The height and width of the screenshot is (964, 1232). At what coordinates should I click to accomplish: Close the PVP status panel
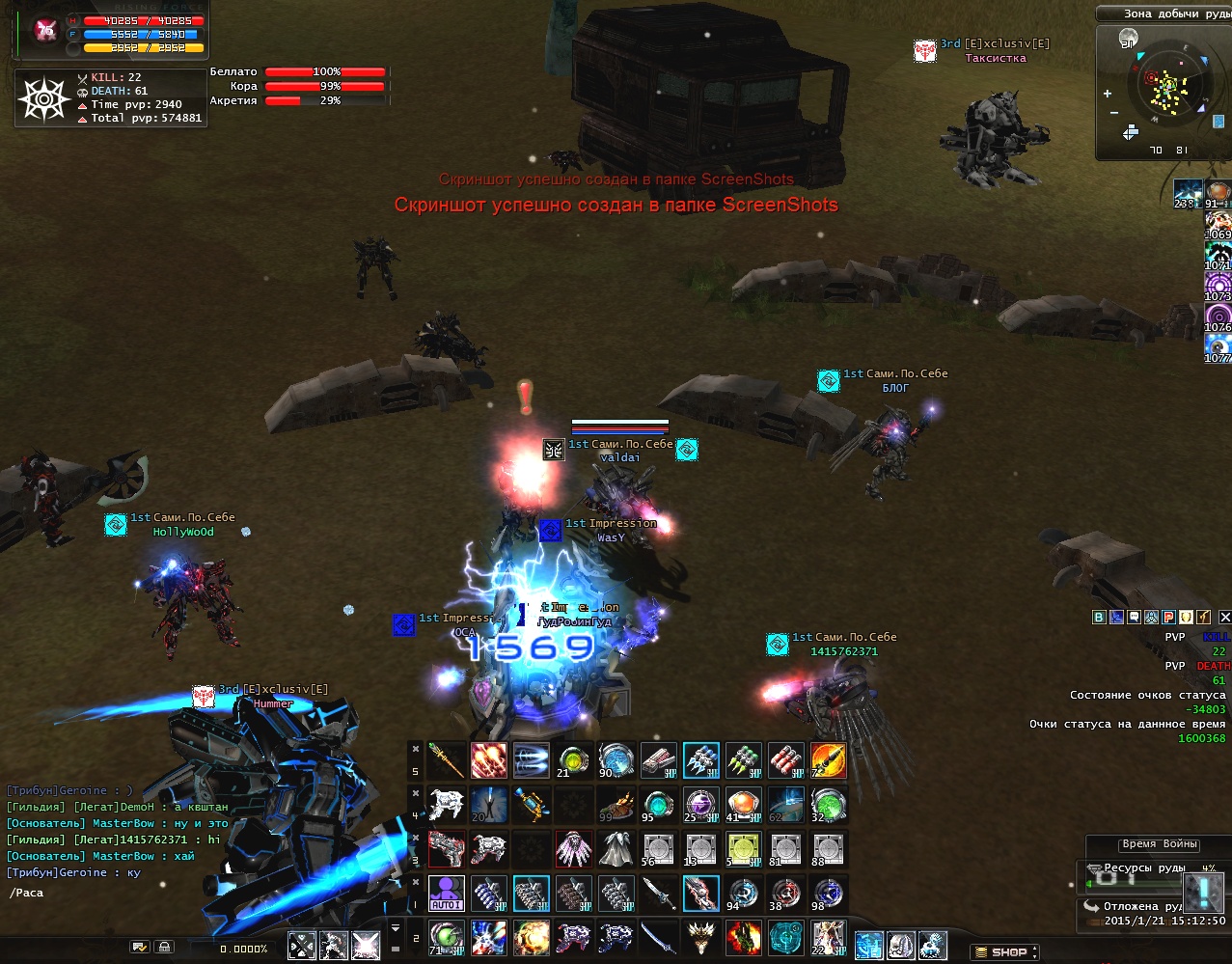point(1224,617)
